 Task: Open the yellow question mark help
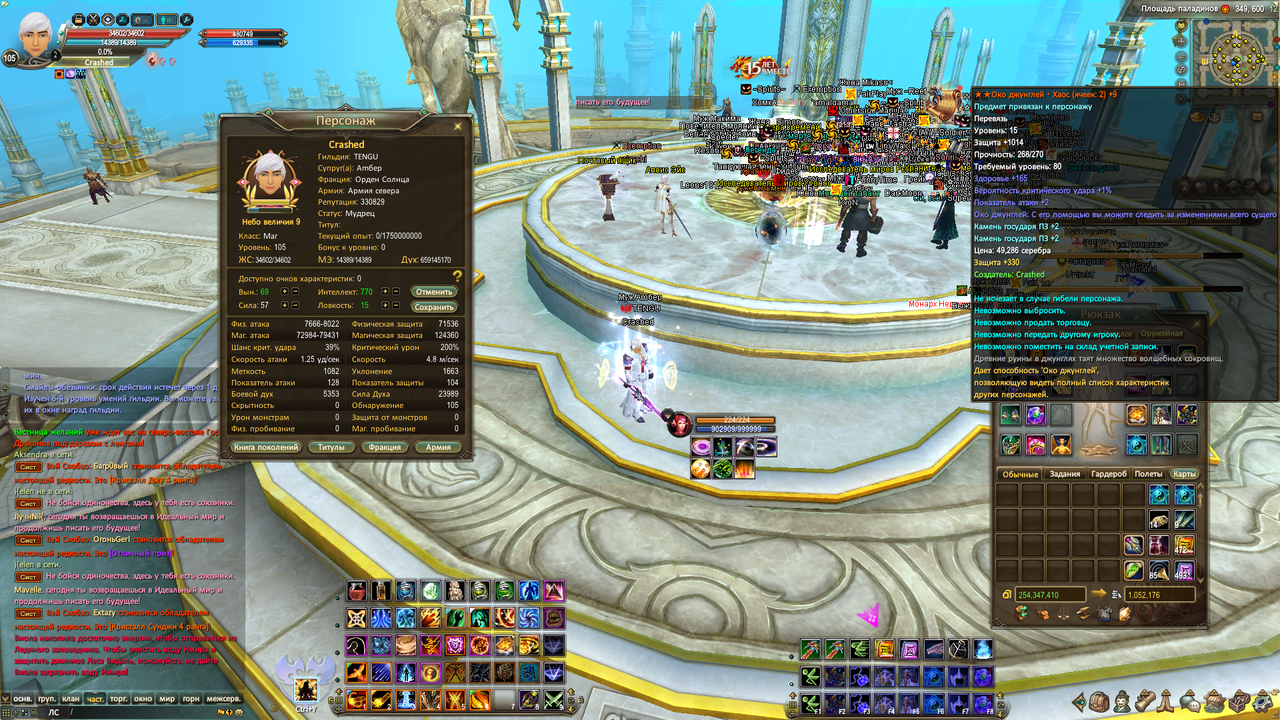(x=457, y=276)
